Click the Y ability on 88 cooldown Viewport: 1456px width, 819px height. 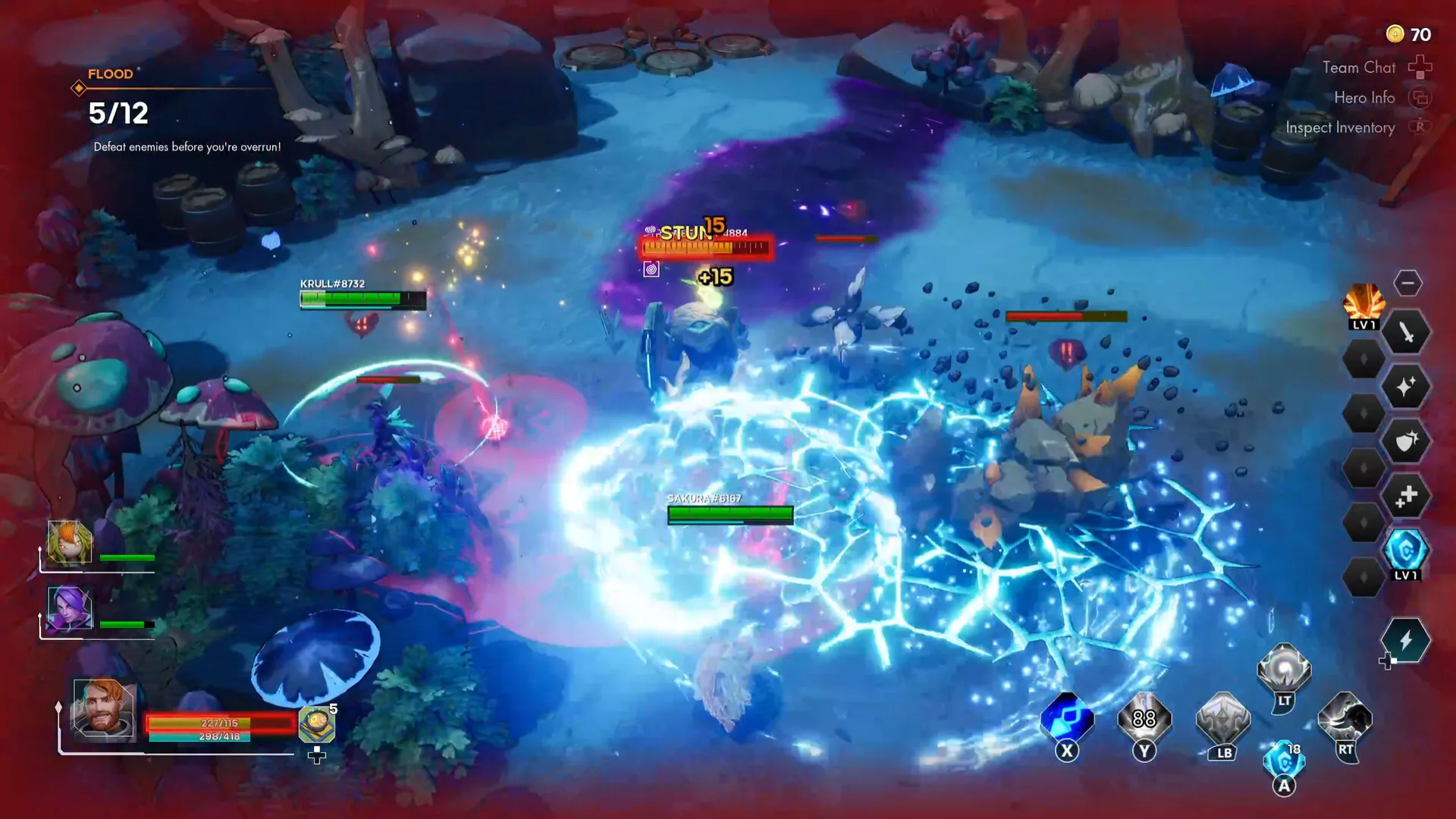(x=1144, y=719)
